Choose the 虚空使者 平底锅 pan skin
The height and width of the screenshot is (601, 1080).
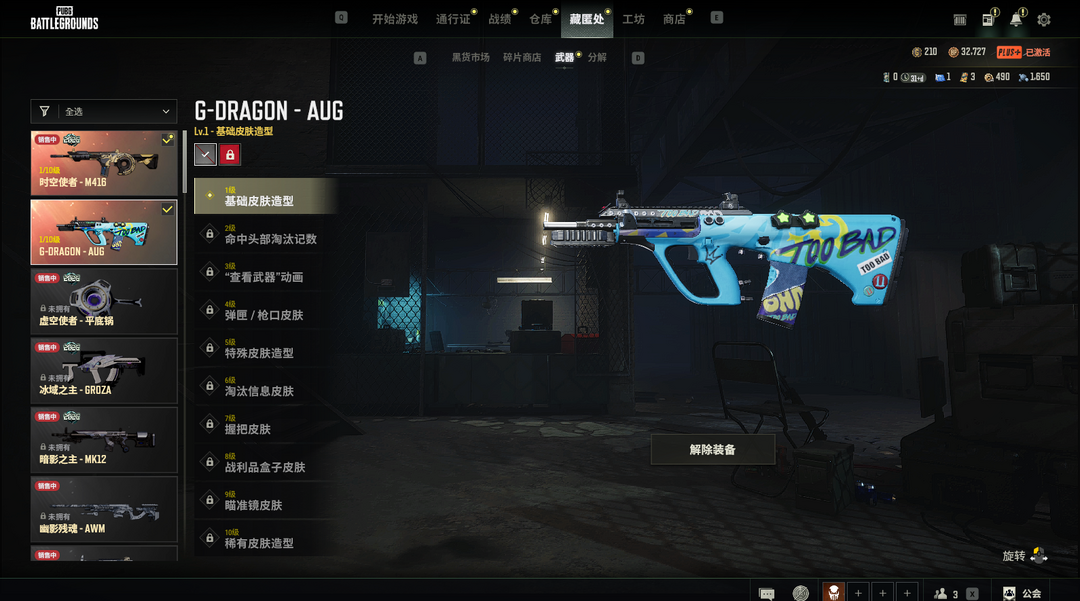point(104,301)
